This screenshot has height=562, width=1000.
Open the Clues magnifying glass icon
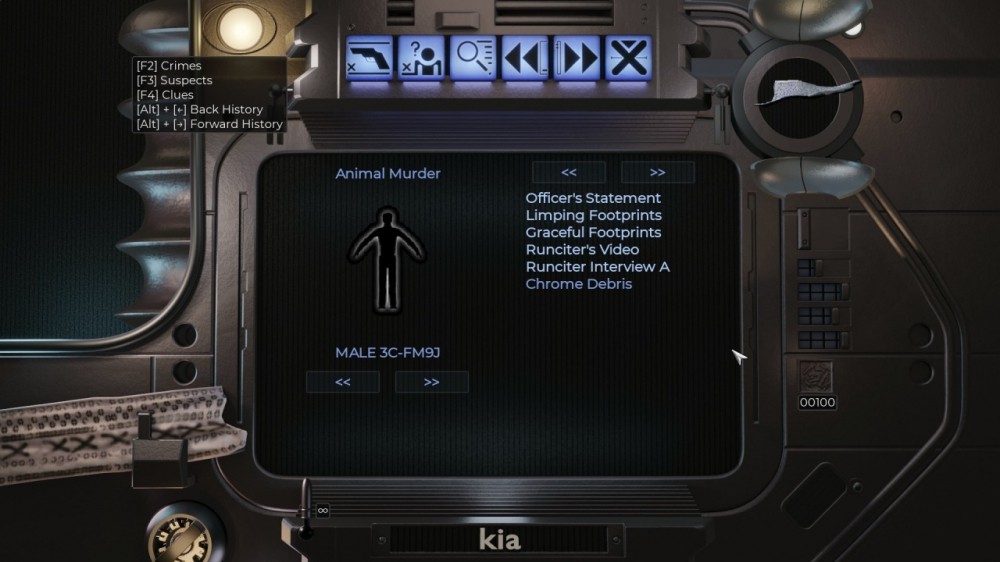[472, 58]
